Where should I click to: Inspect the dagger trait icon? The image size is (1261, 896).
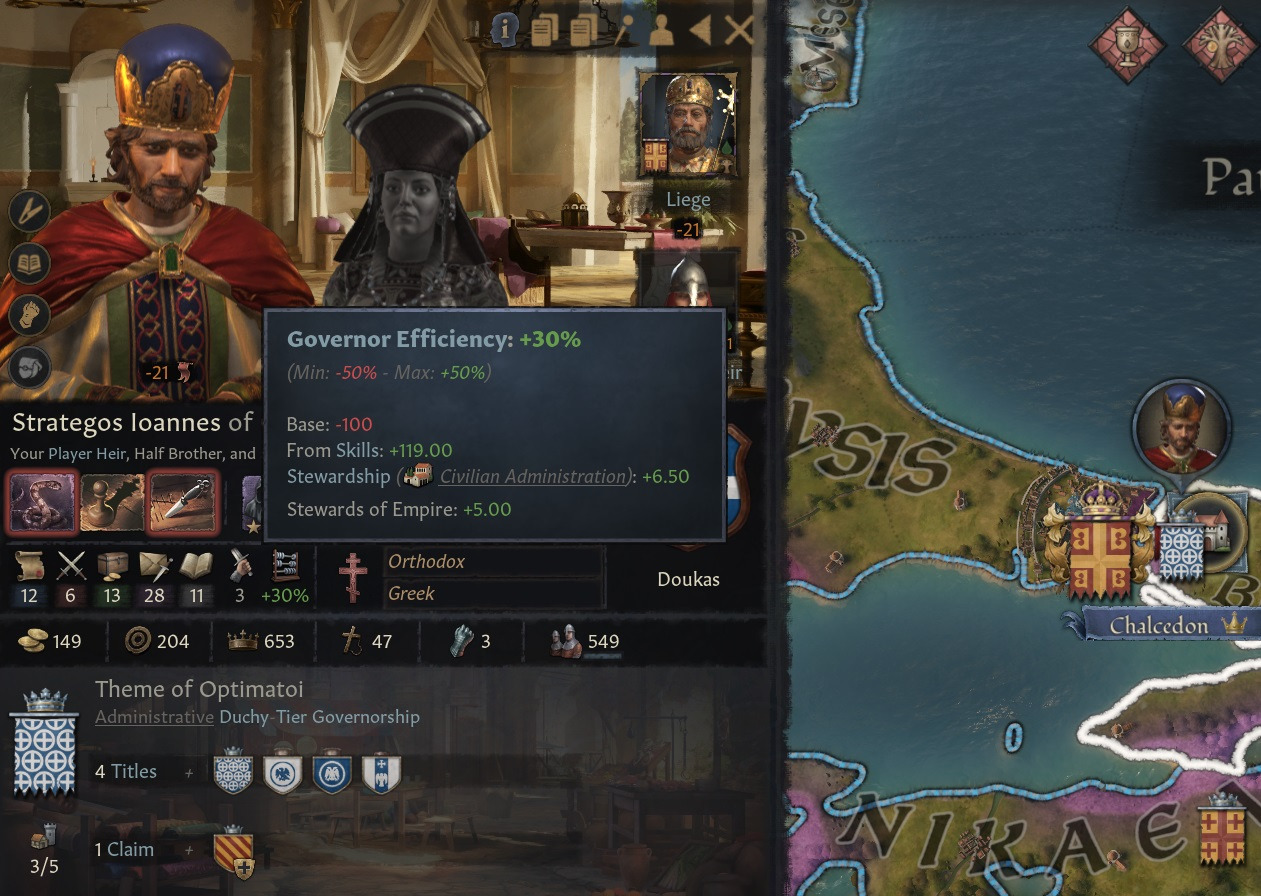point(182,503)
